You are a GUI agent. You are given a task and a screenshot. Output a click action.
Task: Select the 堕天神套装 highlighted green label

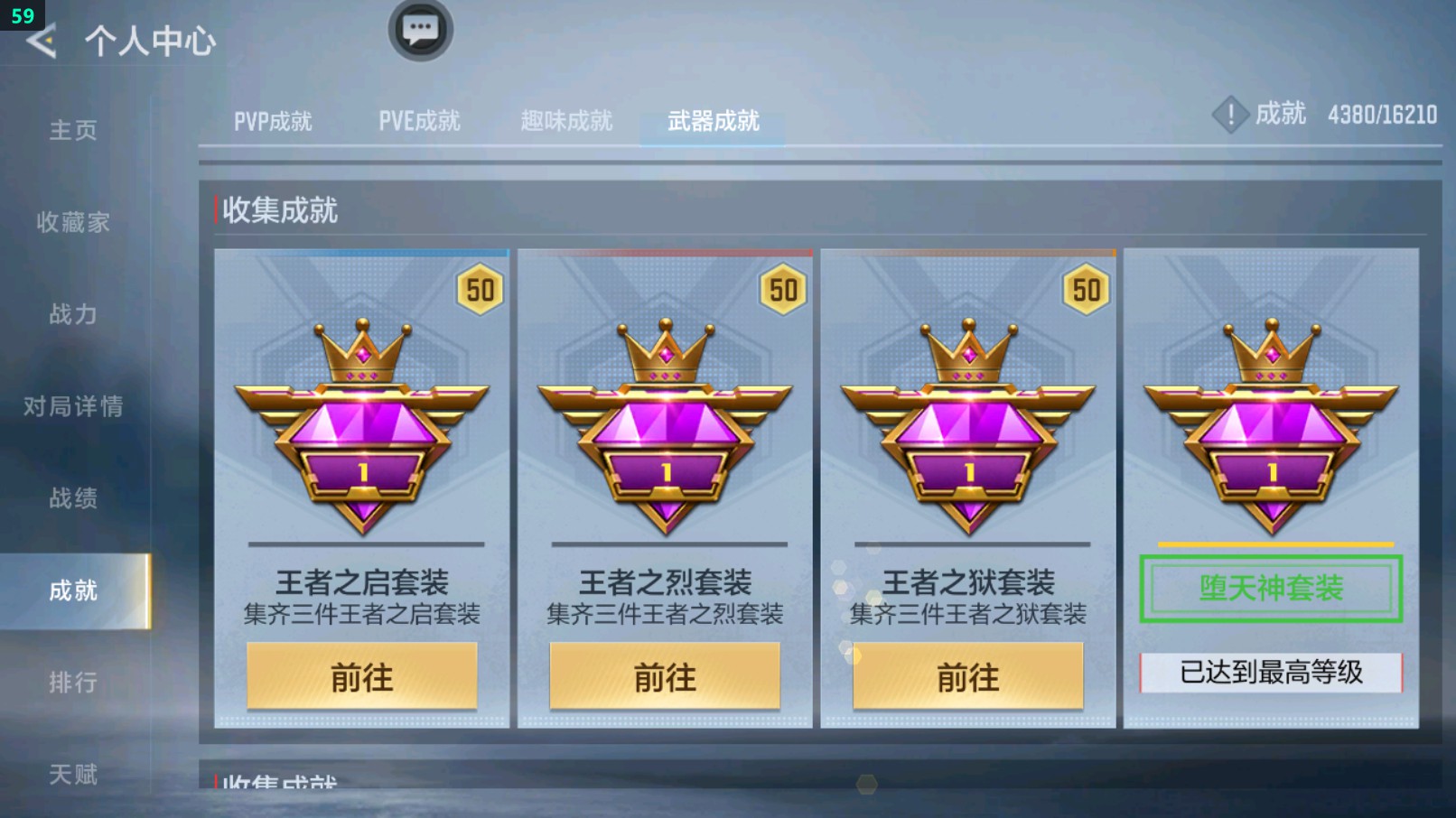1268,588
